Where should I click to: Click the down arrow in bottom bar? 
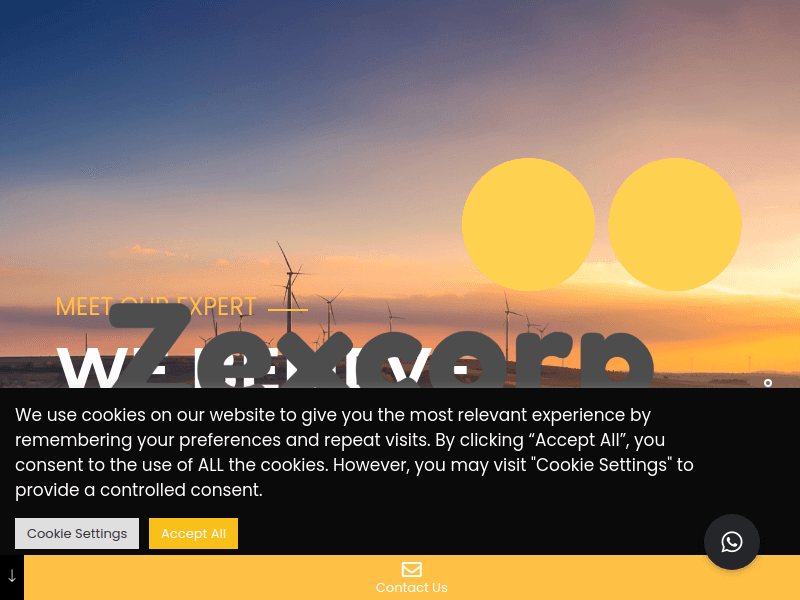tap(12, 577)
